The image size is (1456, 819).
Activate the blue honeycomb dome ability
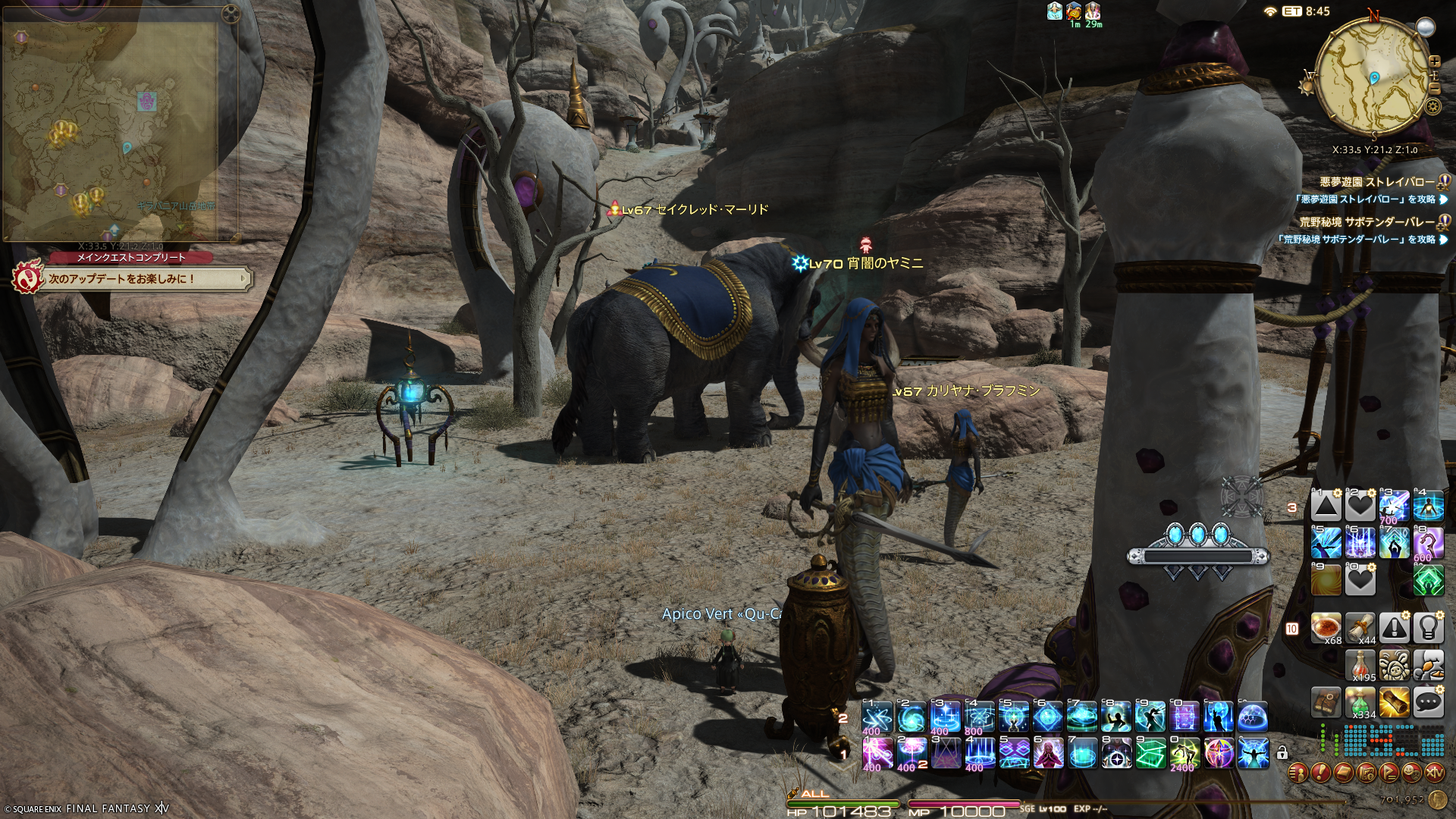tap(1253, 717)
